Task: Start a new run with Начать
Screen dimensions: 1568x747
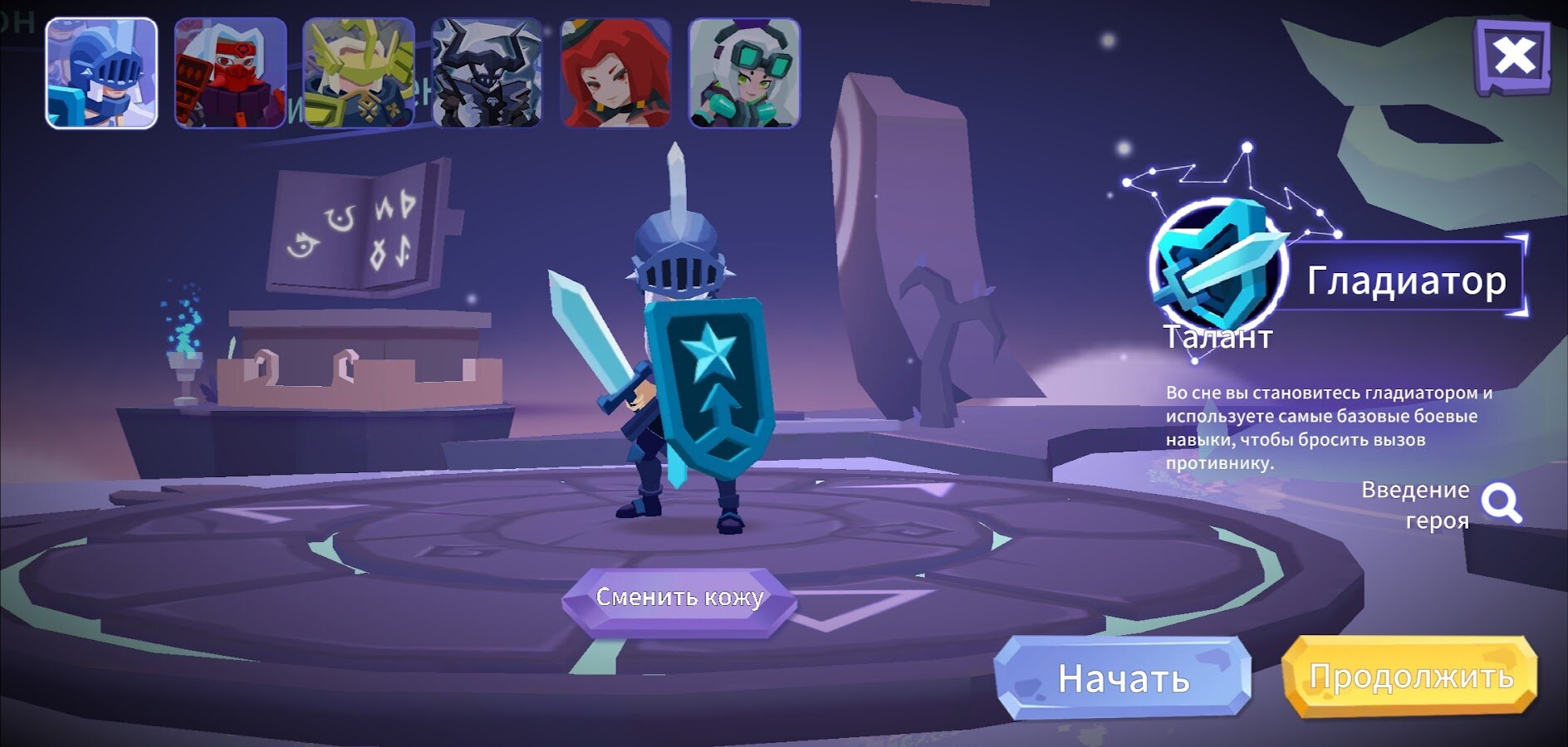Action: [1123, 678]
